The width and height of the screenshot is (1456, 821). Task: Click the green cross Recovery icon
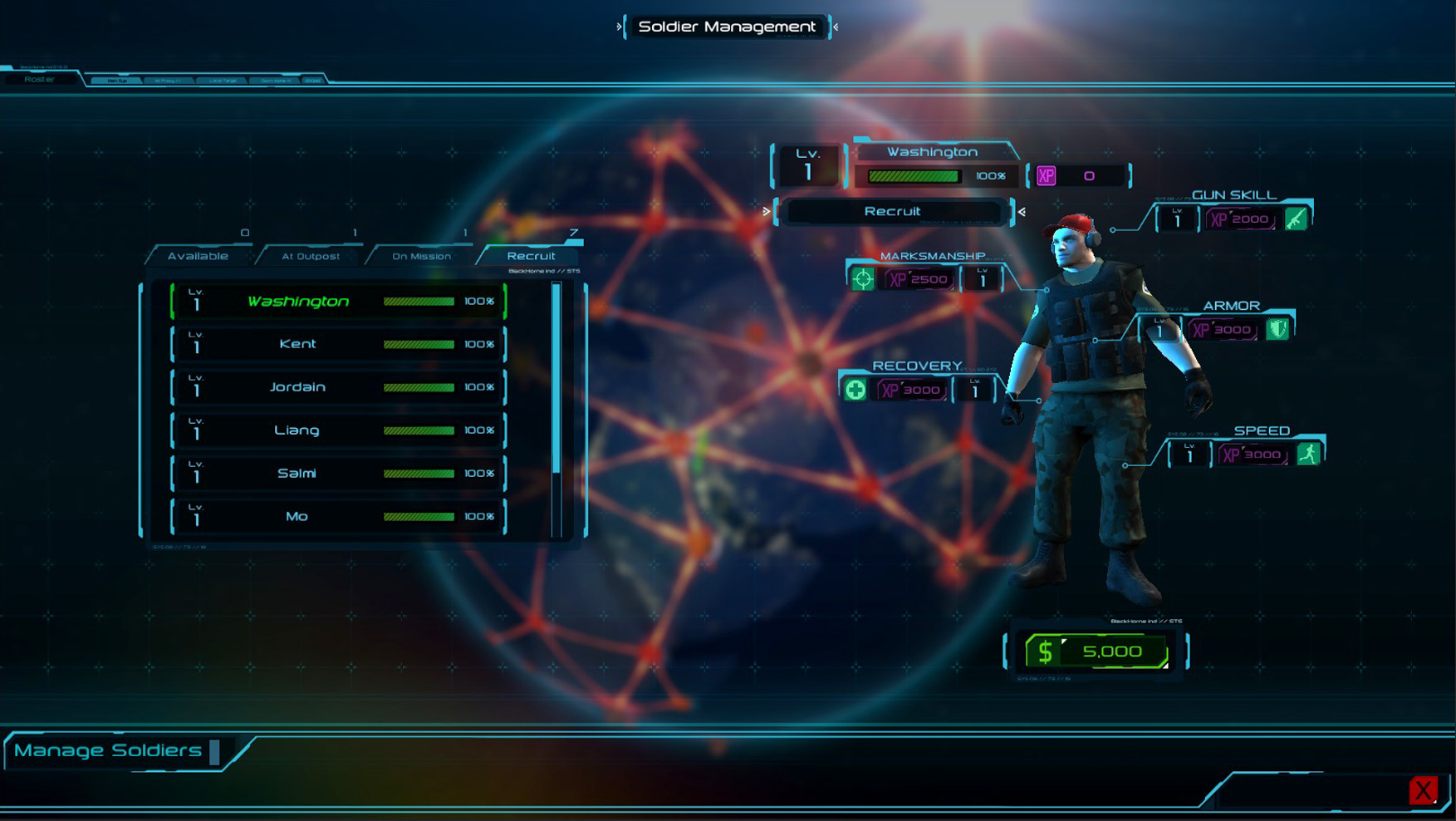click(x=855, y=388)
